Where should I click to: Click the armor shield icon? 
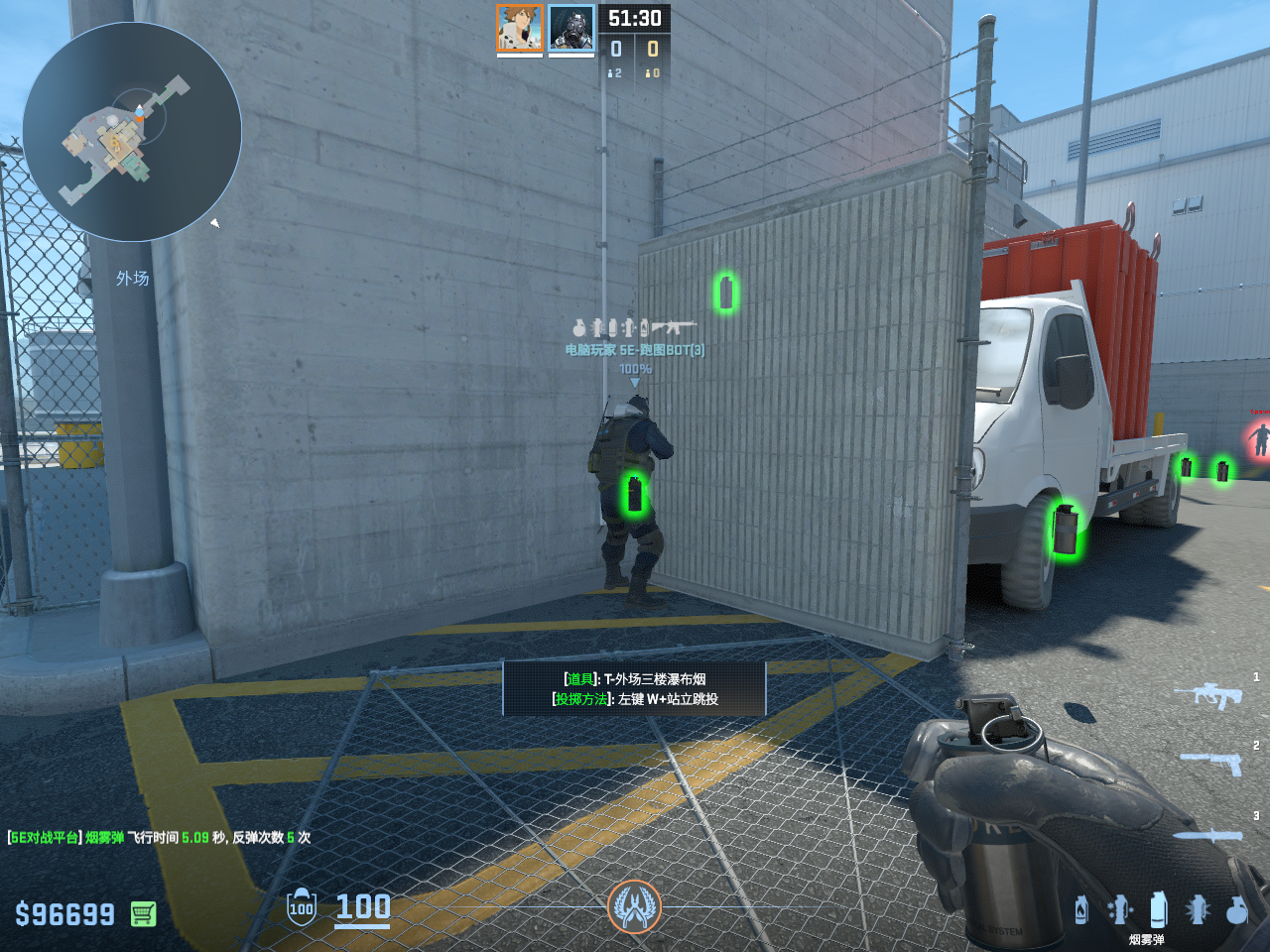(301, 906)
